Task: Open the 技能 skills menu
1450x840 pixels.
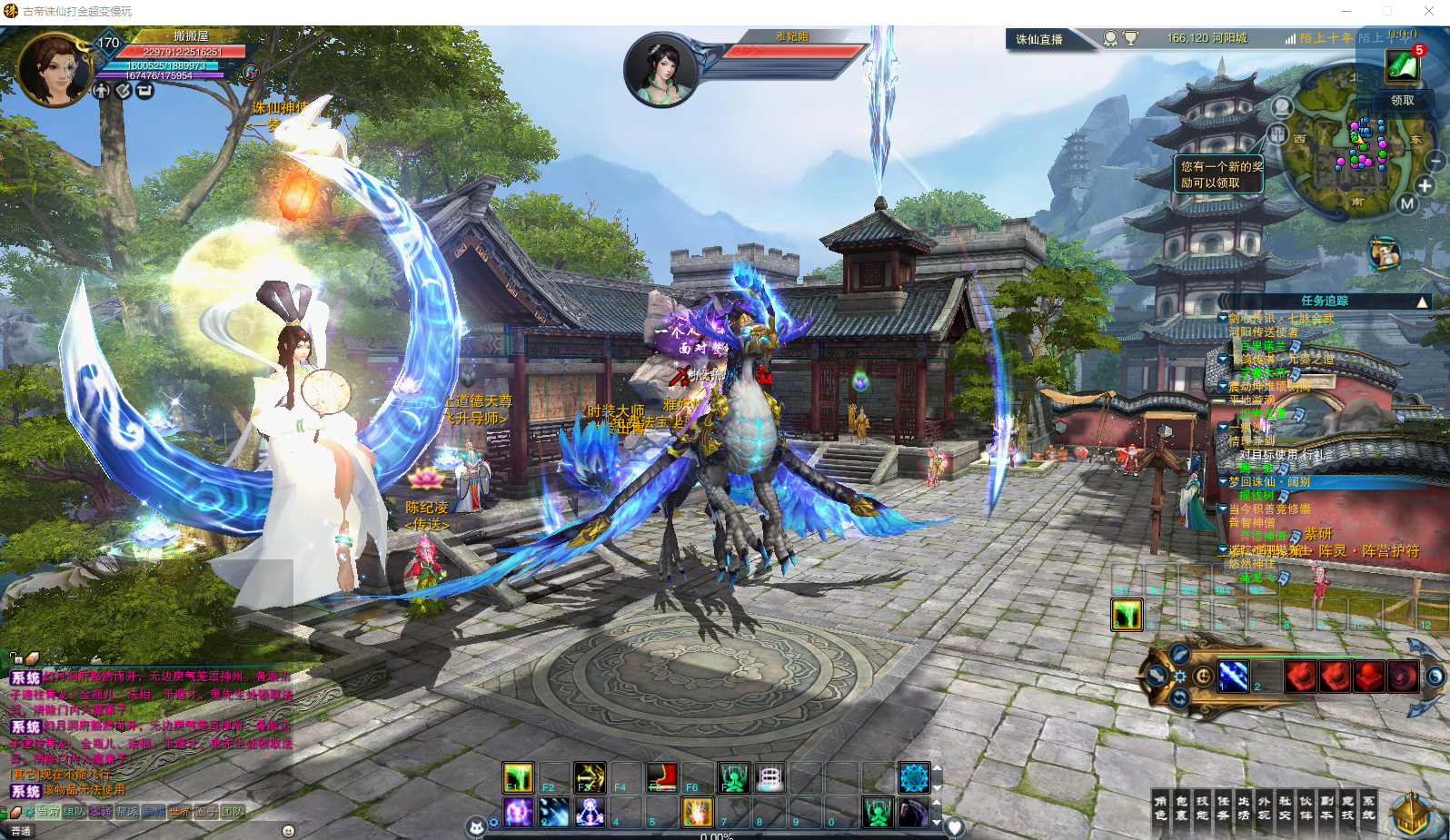Action: coord(1202,807)
